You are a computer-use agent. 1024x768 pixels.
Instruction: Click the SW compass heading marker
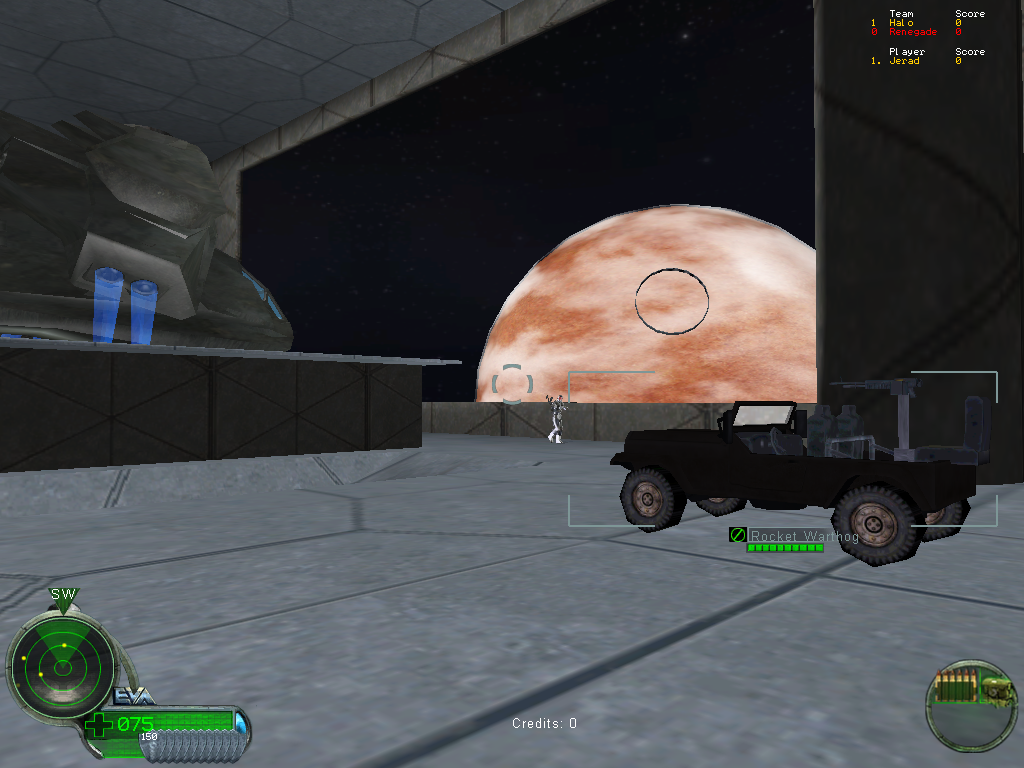click(x=64, y=595)
